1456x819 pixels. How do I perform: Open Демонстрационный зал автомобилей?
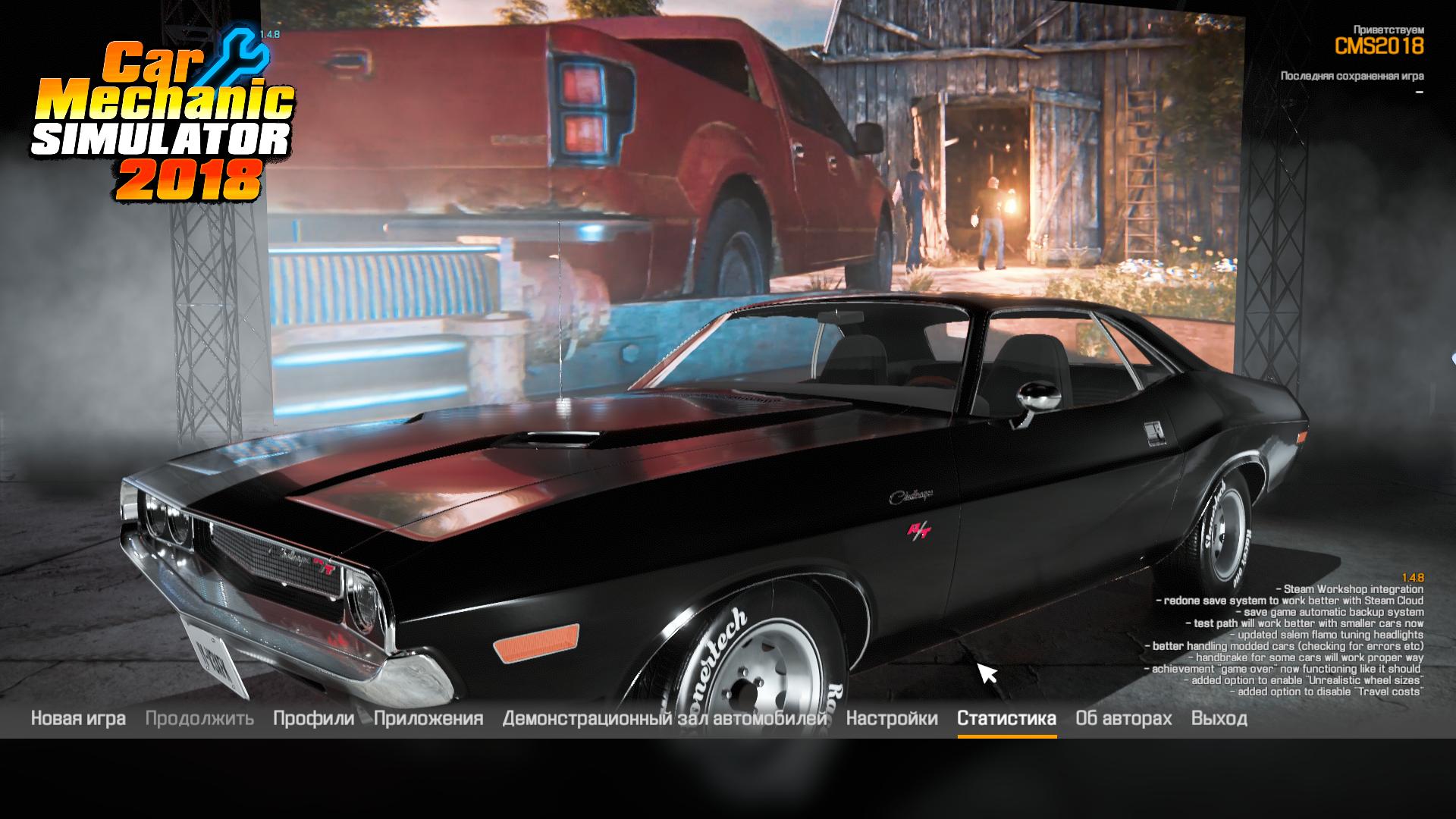pos(664,718)
